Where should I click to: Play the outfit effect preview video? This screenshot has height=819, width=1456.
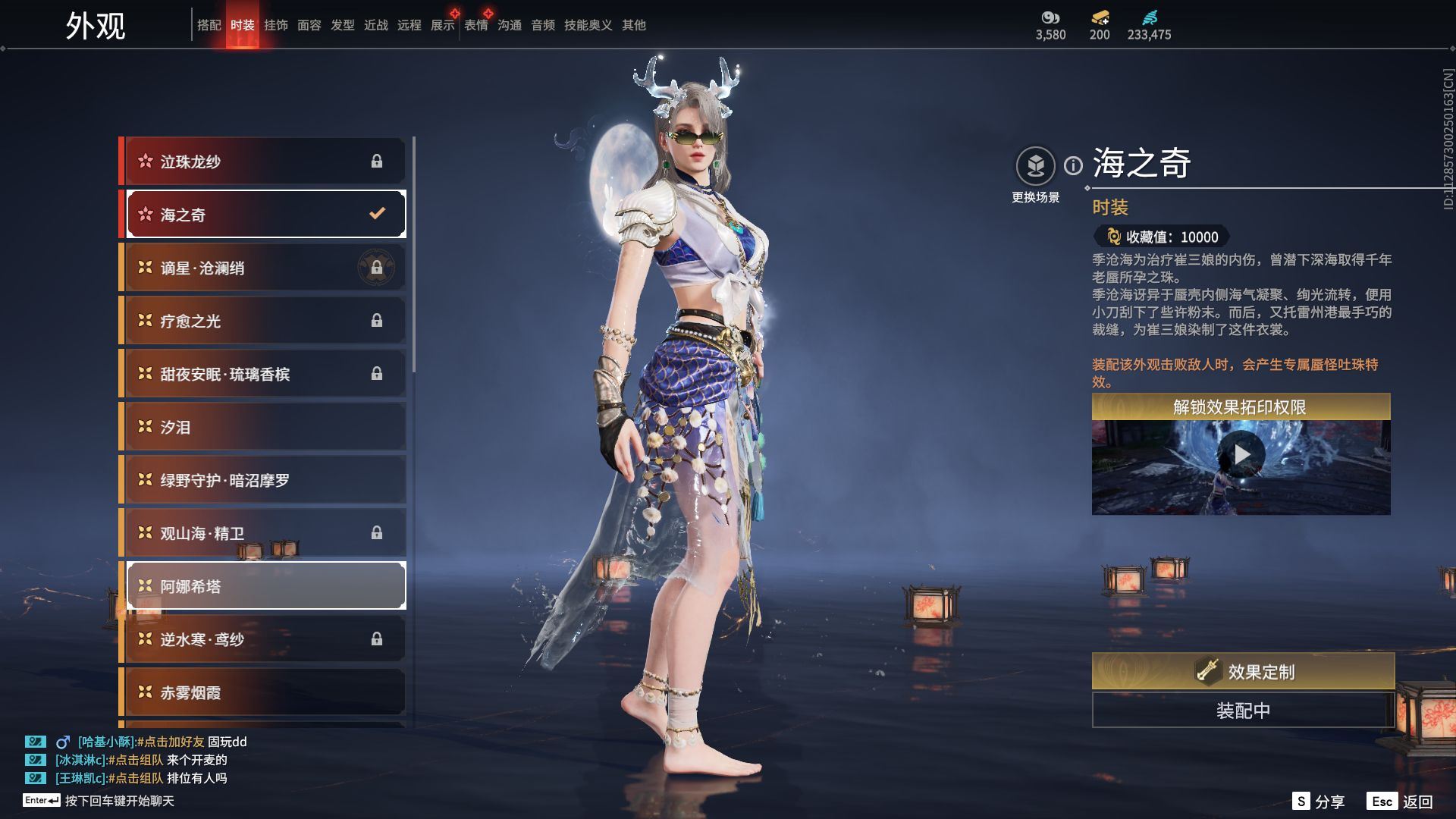(x=1241, y=454)
